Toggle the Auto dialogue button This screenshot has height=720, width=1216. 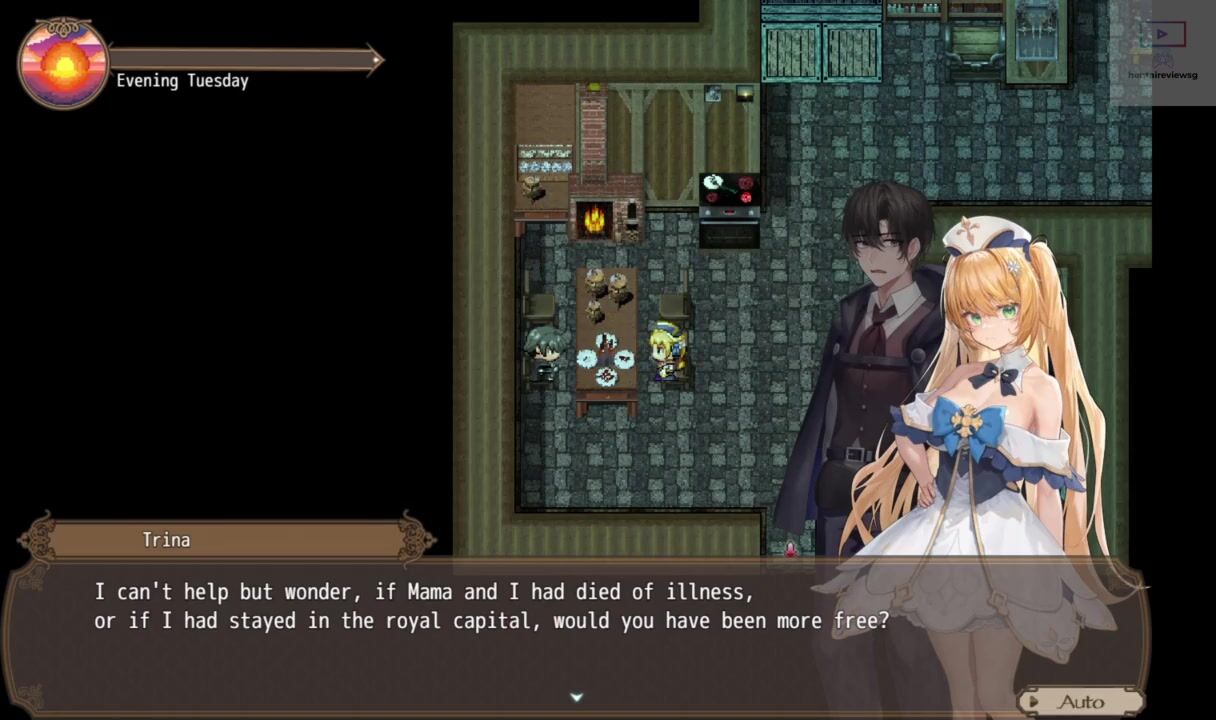[x=1080, y=701]
